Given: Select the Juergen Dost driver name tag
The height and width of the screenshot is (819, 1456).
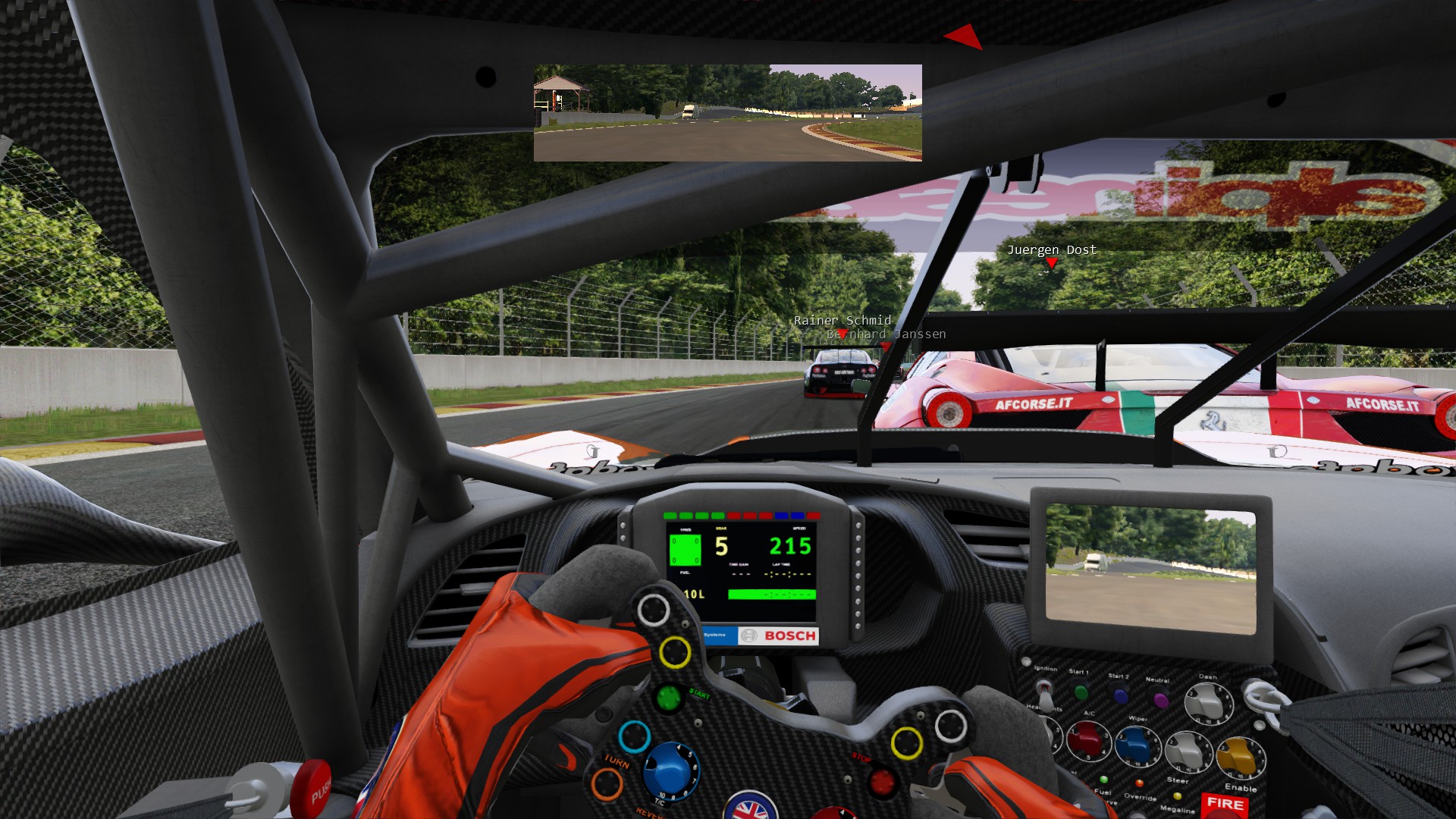Looking at the screenshot, I should click(x=1051, y=250).
